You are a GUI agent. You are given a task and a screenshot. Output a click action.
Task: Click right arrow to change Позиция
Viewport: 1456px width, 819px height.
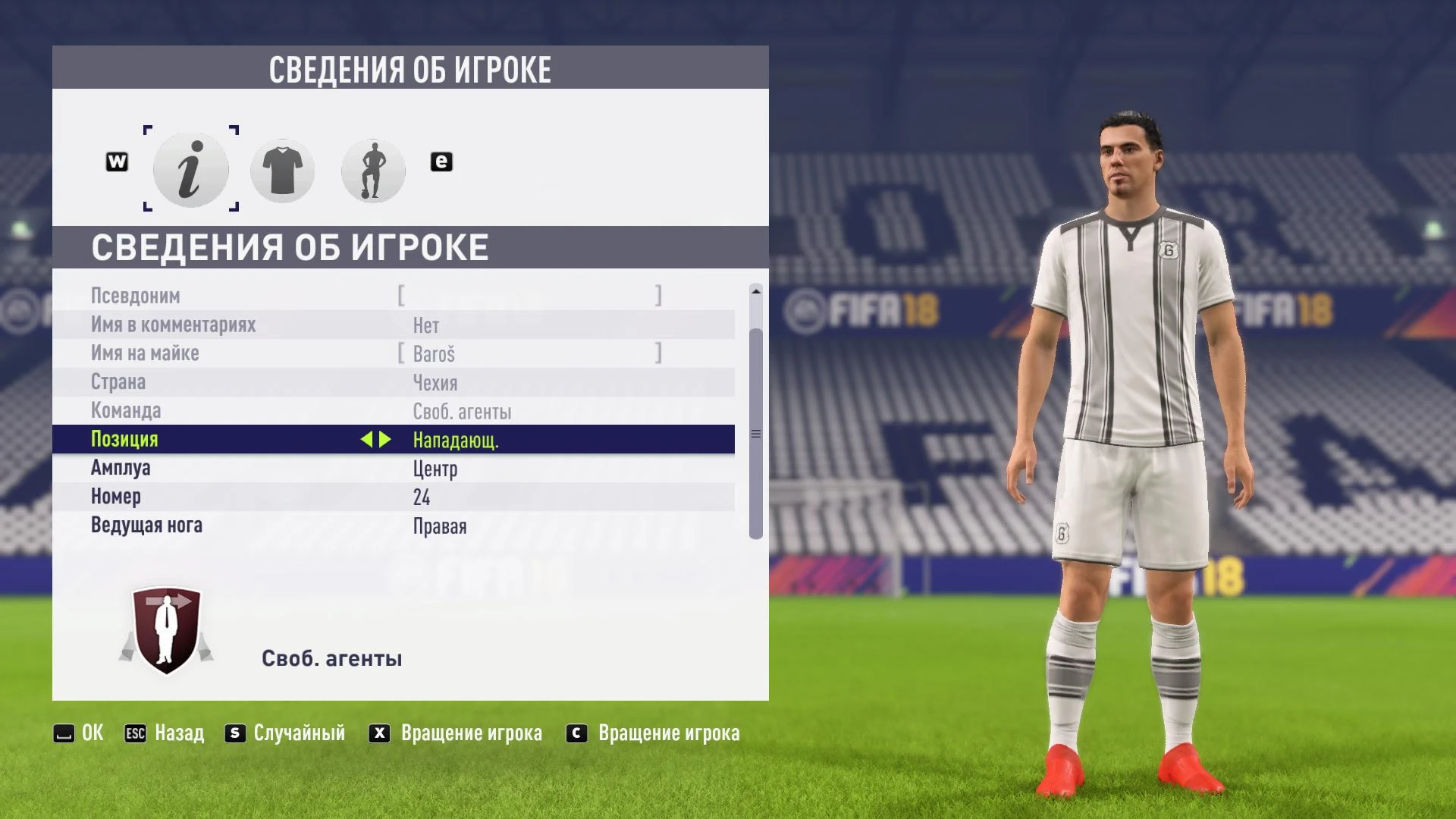pyautogui.click(x=387, y=440)
